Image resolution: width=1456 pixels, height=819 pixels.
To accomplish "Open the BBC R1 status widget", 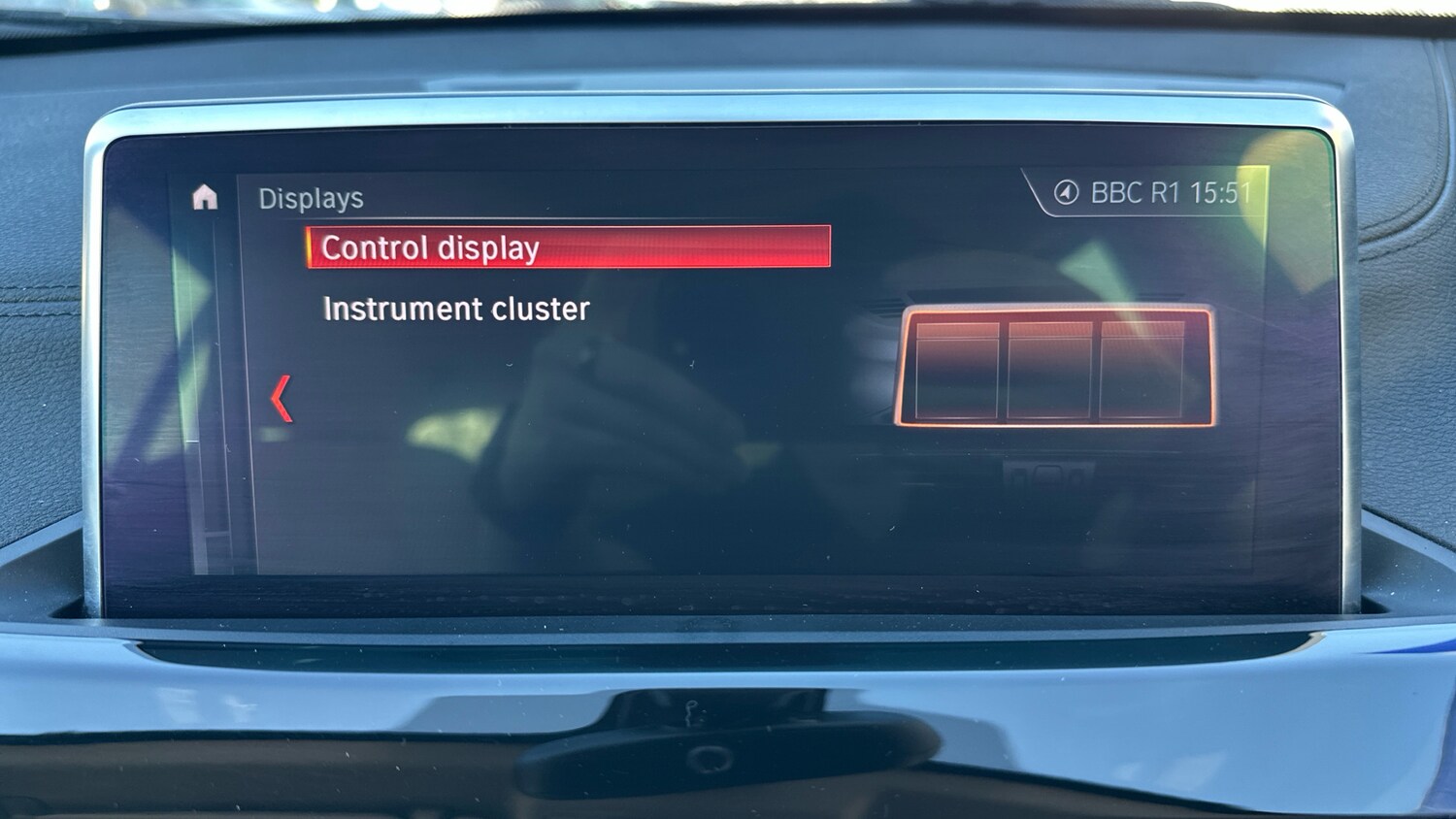I will tap(1155, 193).
